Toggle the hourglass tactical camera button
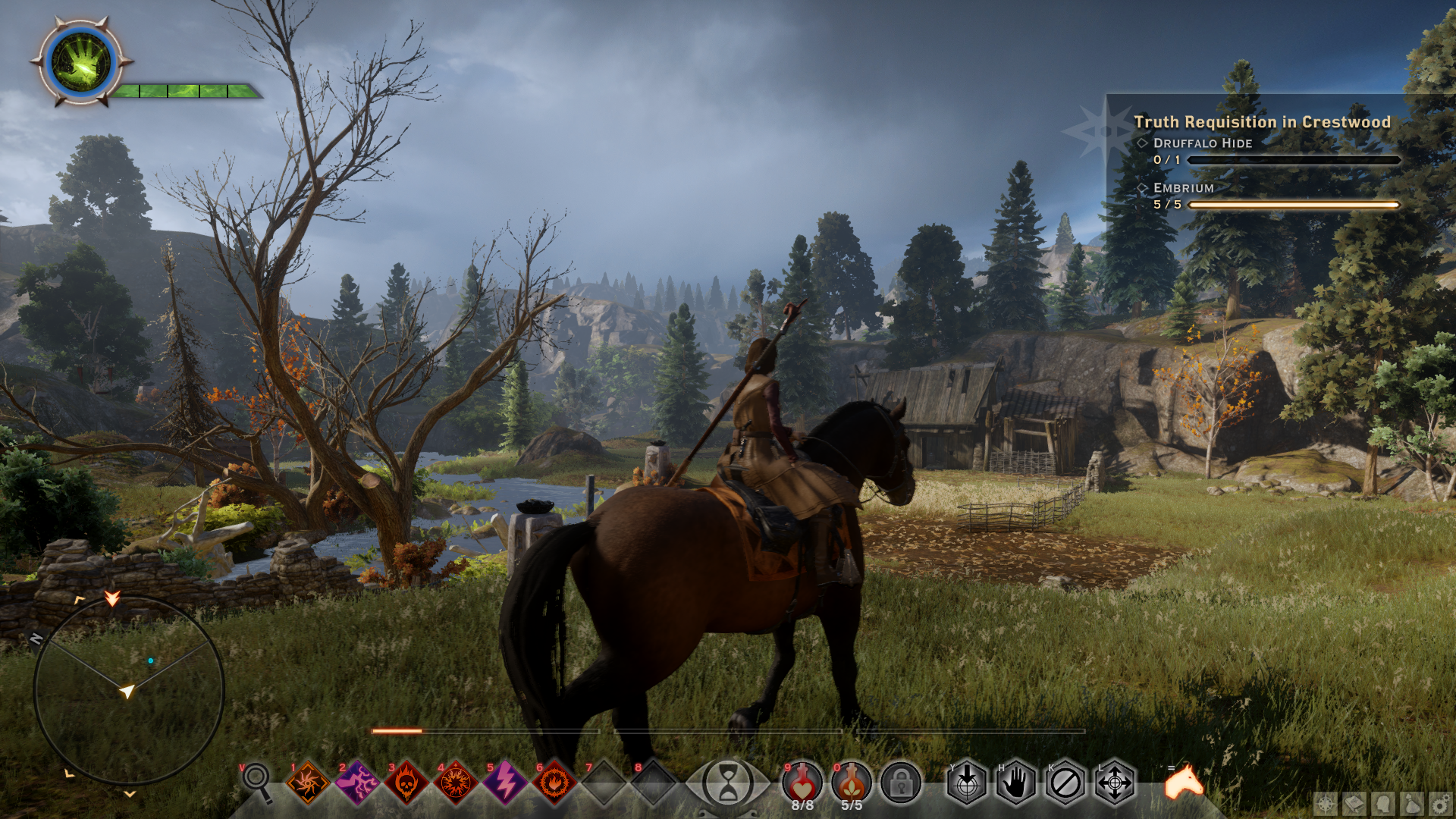Screen dimensions: 1456x819 coord(728,783)
